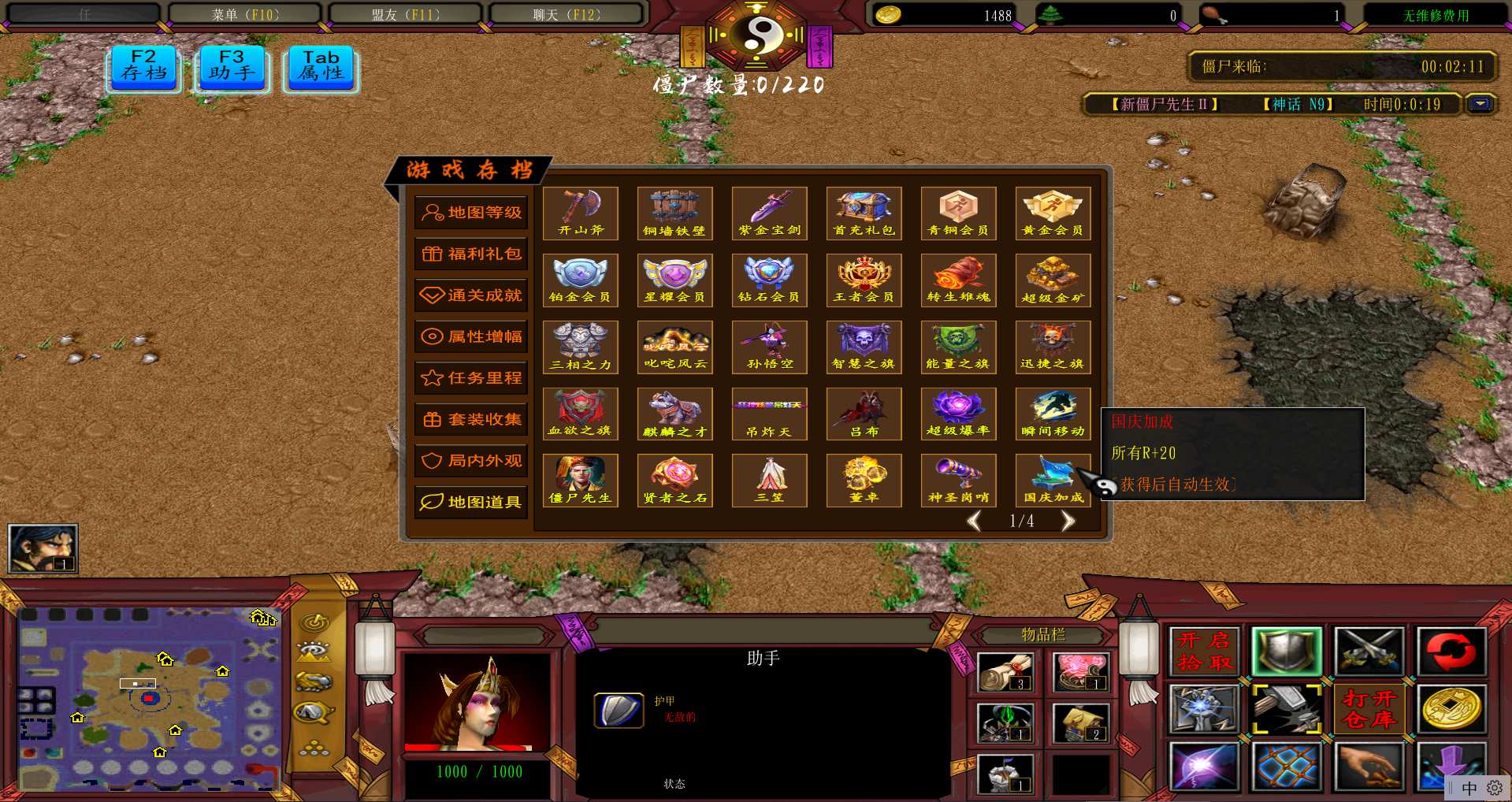Click the F2 存档 save button
This screenshot has height=802, width=1512.
pos(144,68)
